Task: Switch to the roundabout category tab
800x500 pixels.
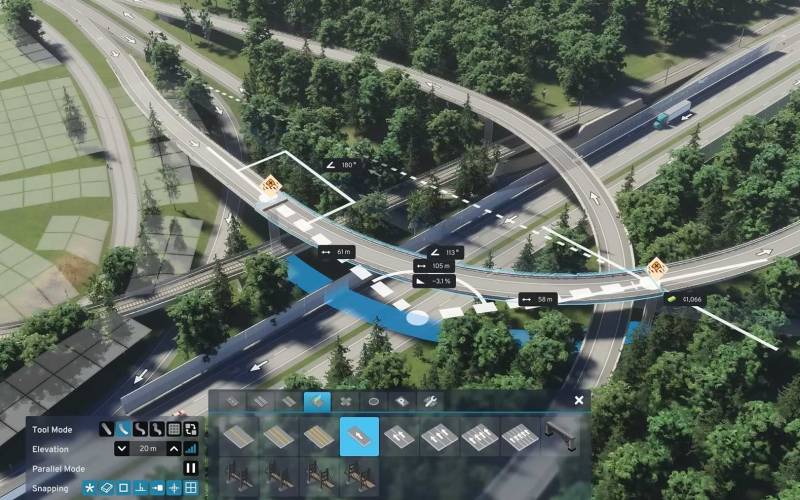Action: pyautogui.click(x=374, y=401)
